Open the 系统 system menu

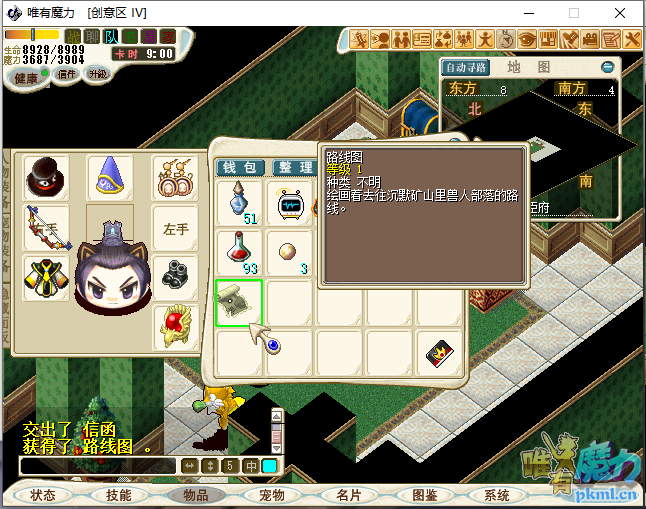click(x=497, y=495)
